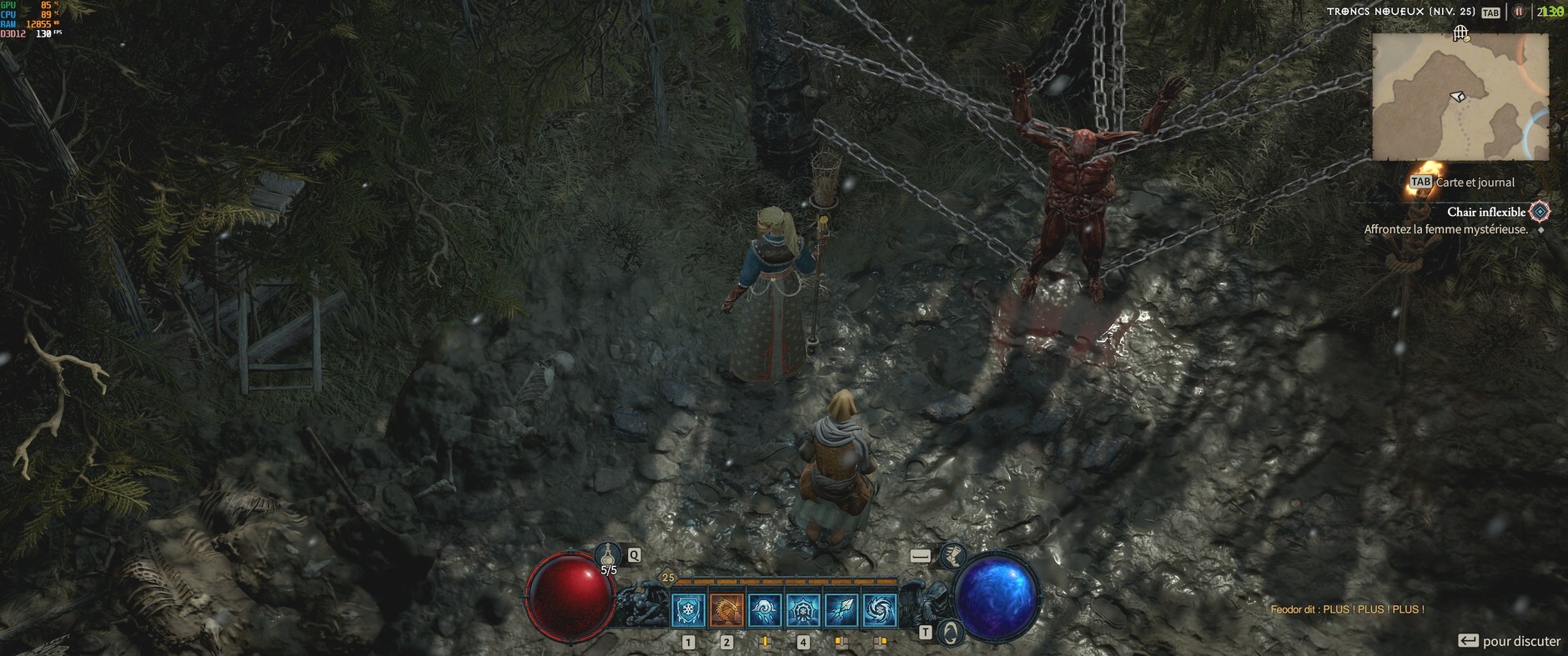Click the dungeon gate marker above the minimap
The image size is (1568, 656).
(x=1460, y=33)
